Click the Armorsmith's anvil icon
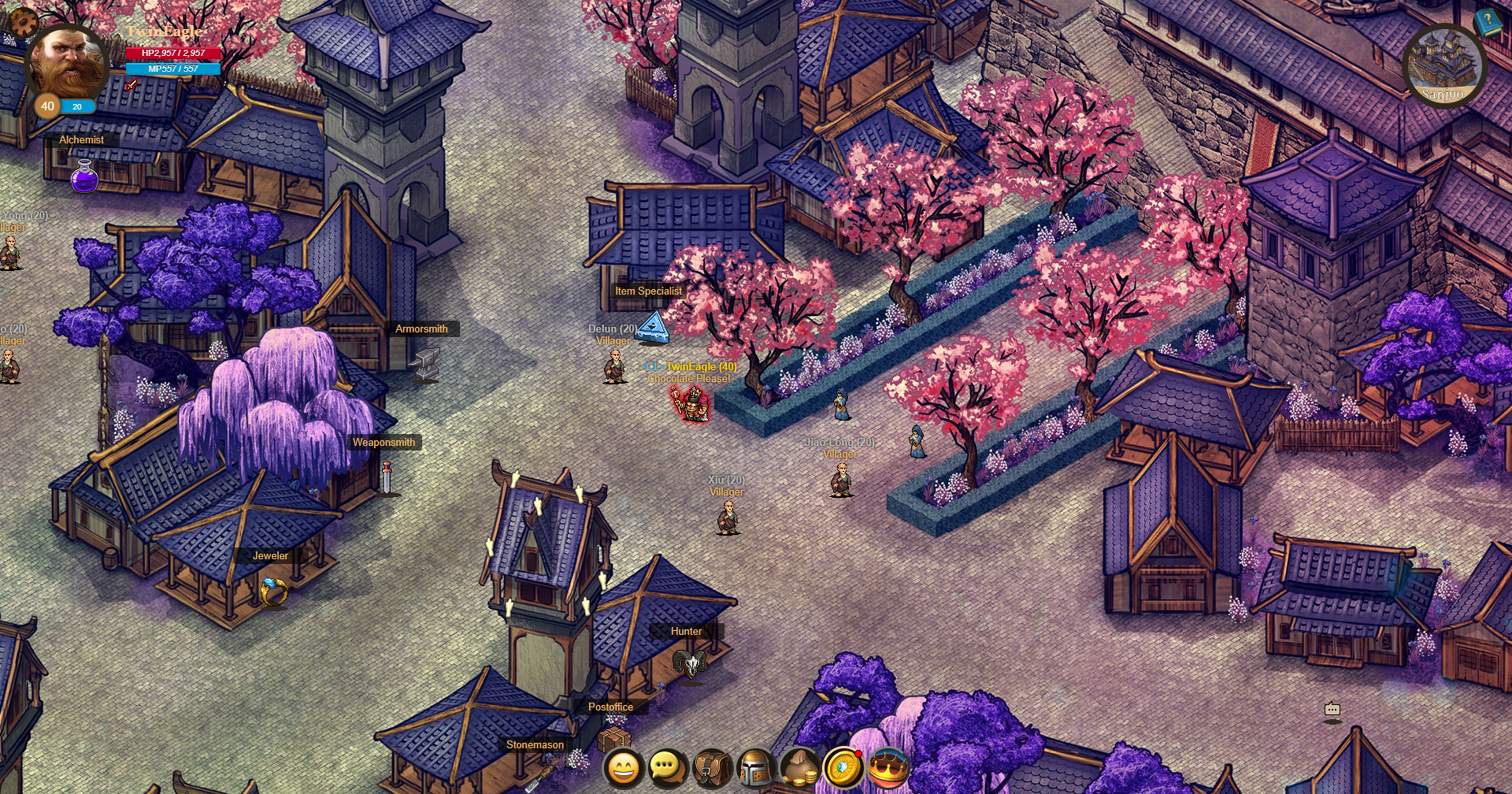The height and width of the screenshot is (794, 1512). click(423, 362)
